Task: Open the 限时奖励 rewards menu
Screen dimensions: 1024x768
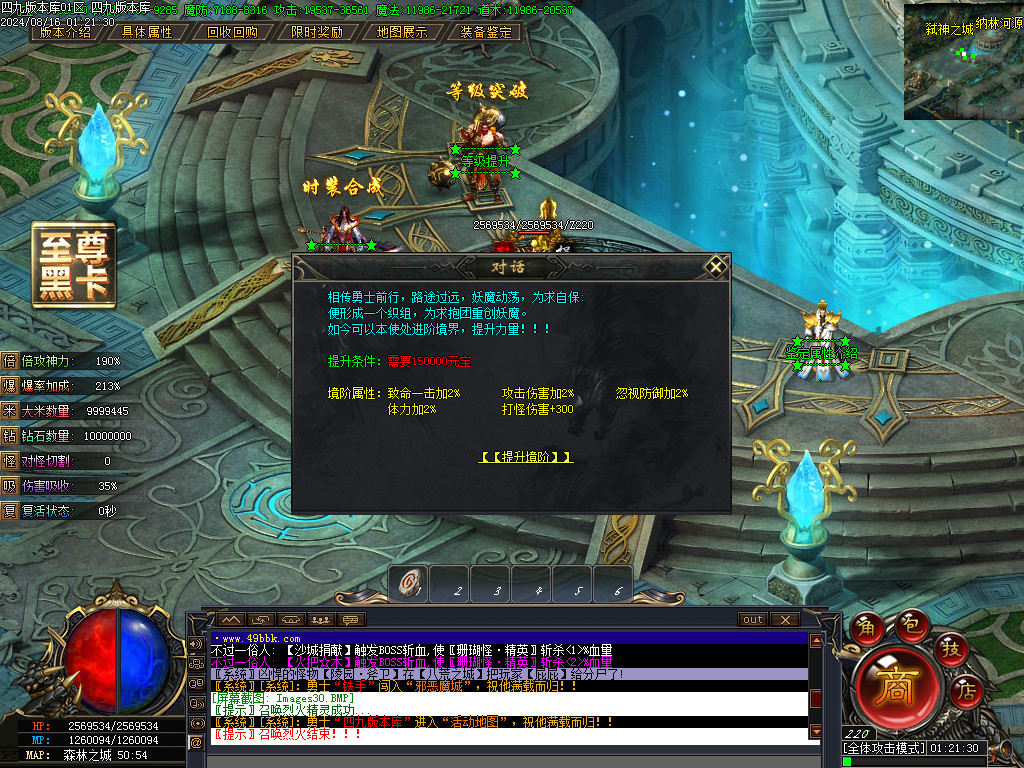Action: click(x=317, y=32)
